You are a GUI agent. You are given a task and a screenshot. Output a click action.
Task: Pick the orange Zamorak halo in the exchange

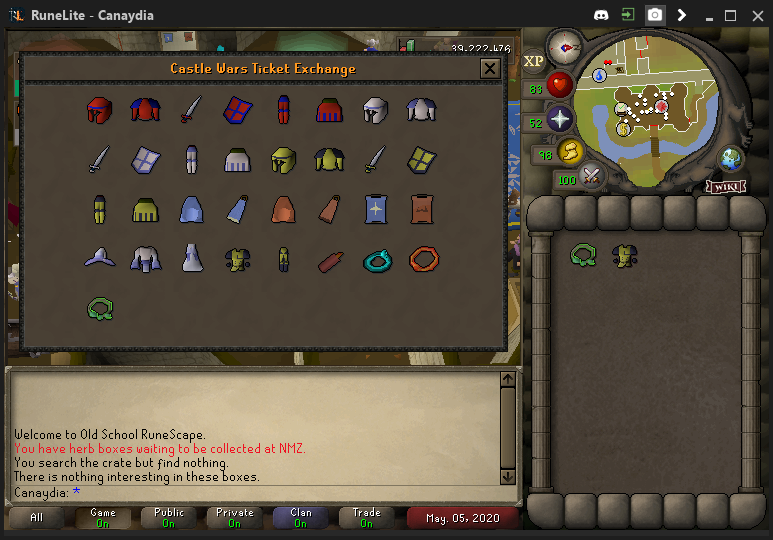coord(423,260)
